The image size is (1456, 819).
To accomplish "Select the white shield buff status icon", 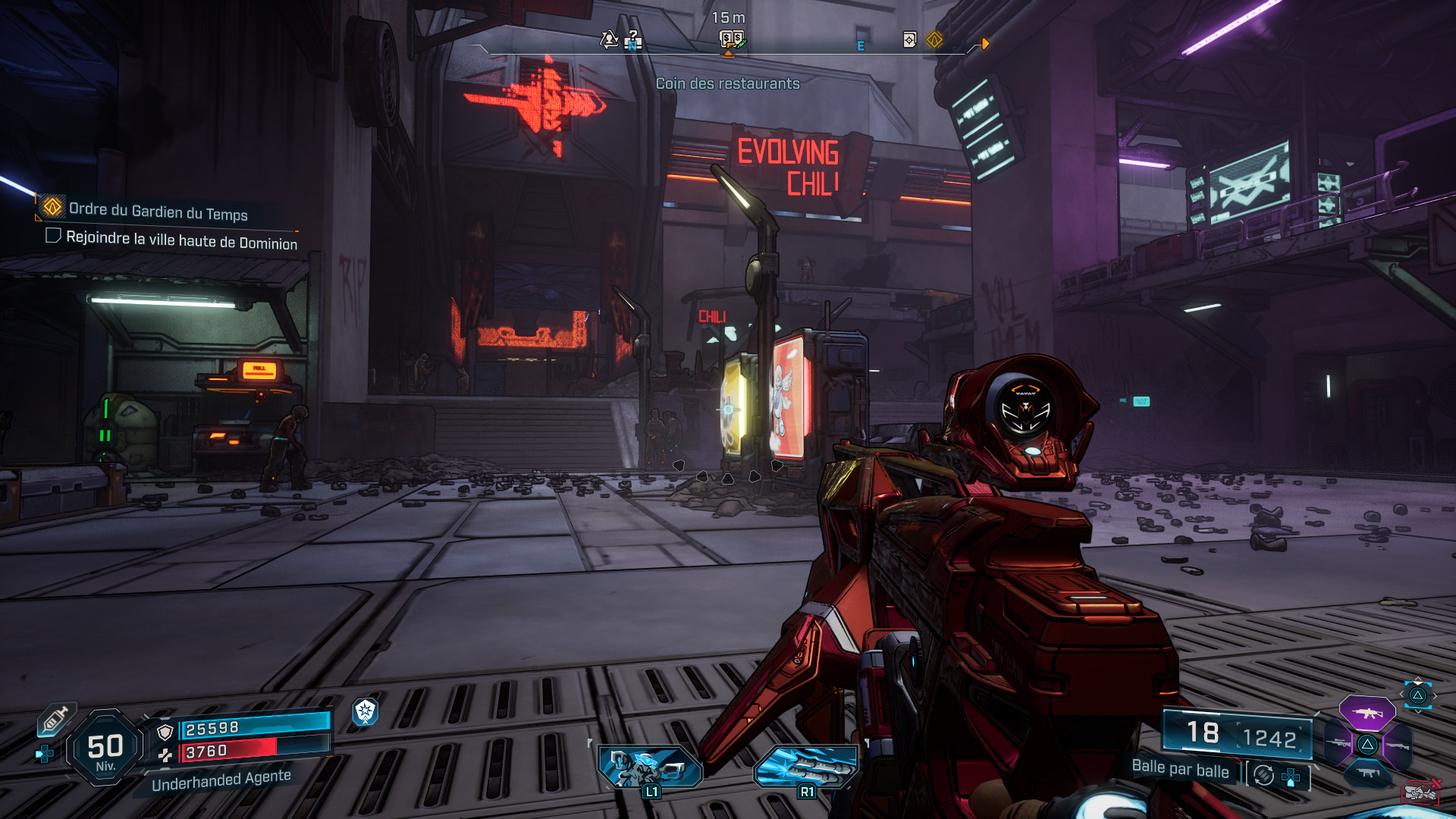I will click(x=366, y=711).
